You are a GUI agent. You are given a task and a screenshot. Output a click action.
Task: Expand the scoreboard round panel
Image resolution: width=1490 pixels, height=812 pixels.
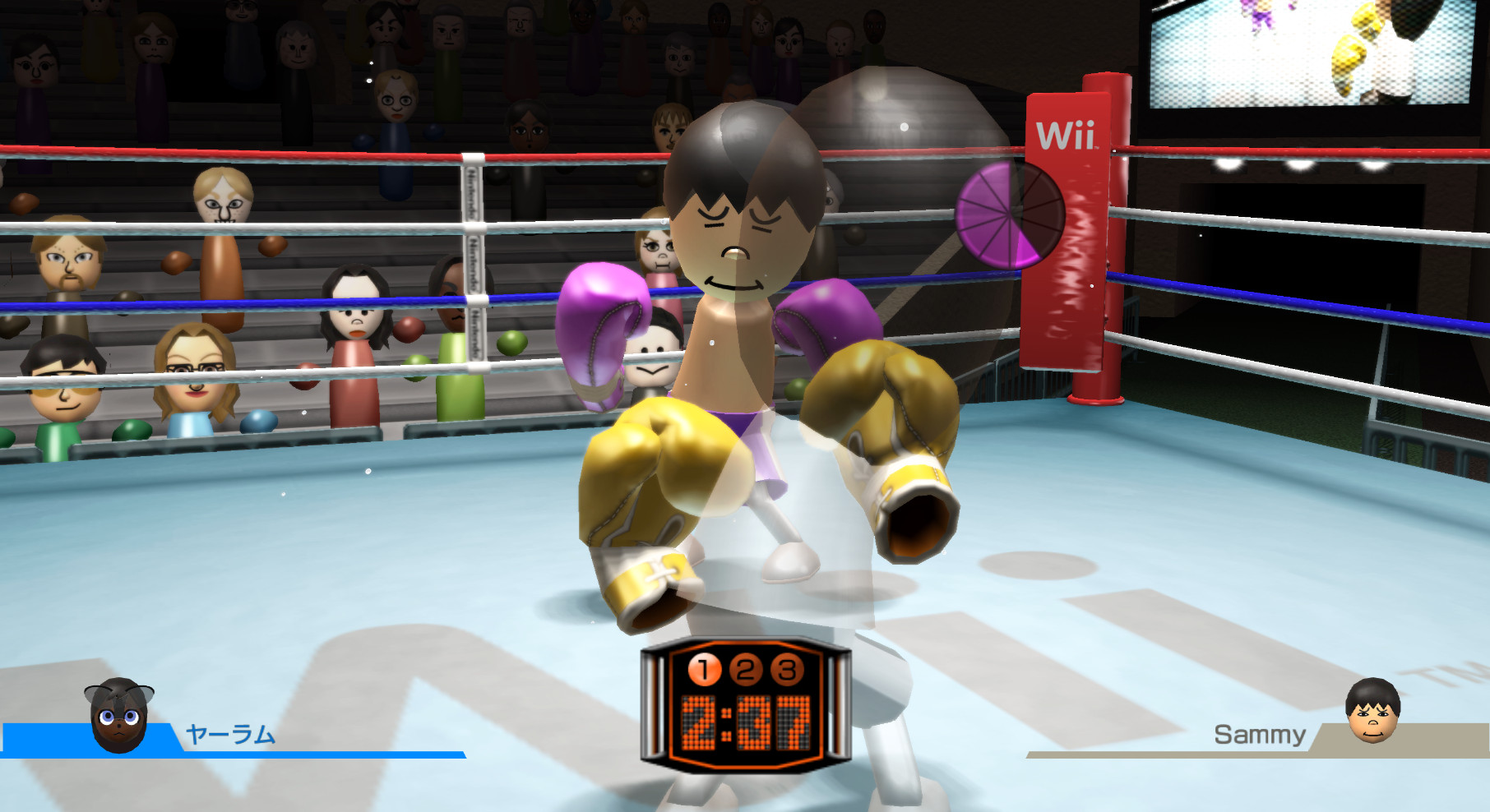[x=747, y=671]
